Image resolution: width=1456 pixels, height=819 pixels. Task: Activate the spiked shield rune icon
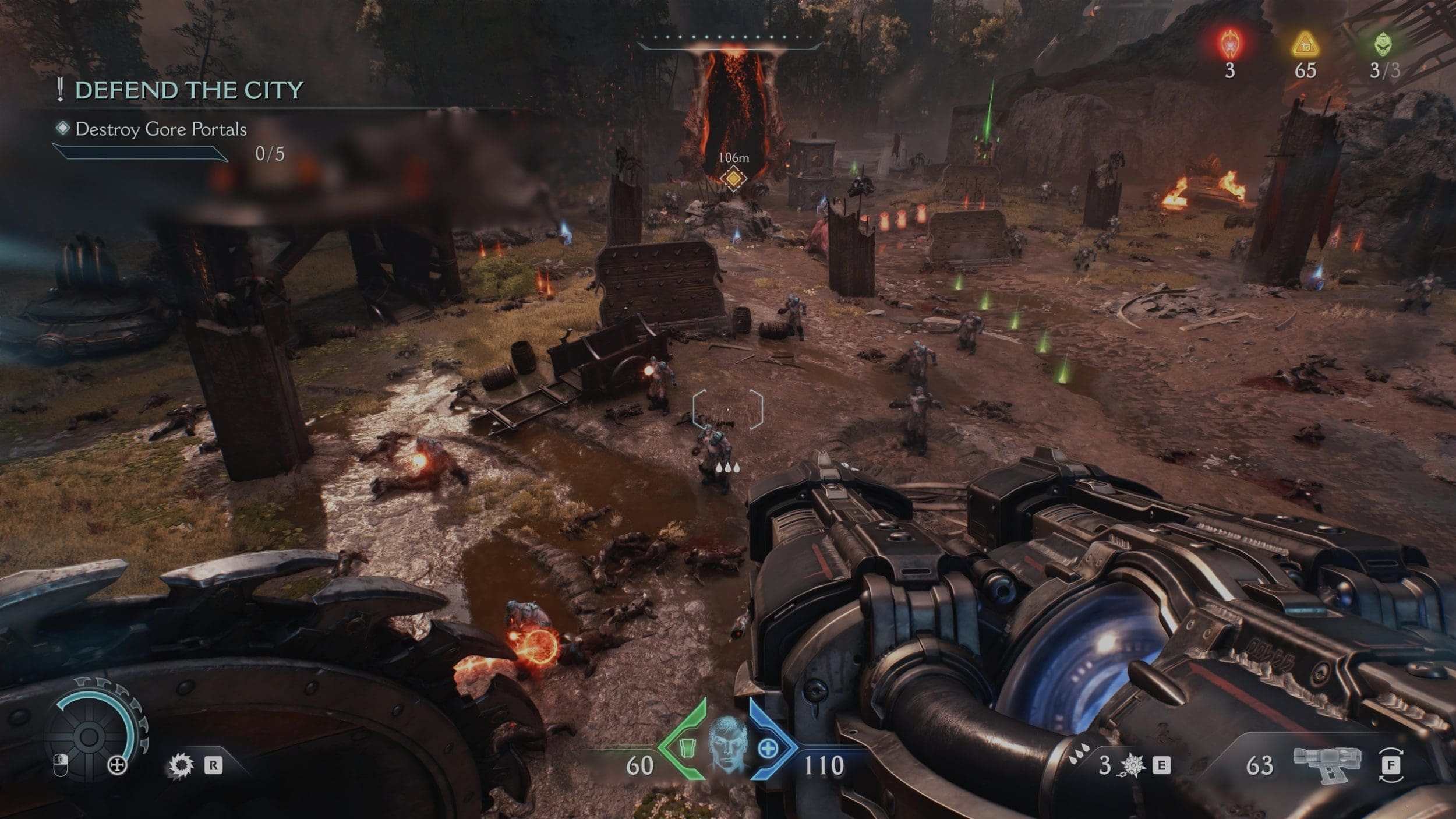click(181, 765)
